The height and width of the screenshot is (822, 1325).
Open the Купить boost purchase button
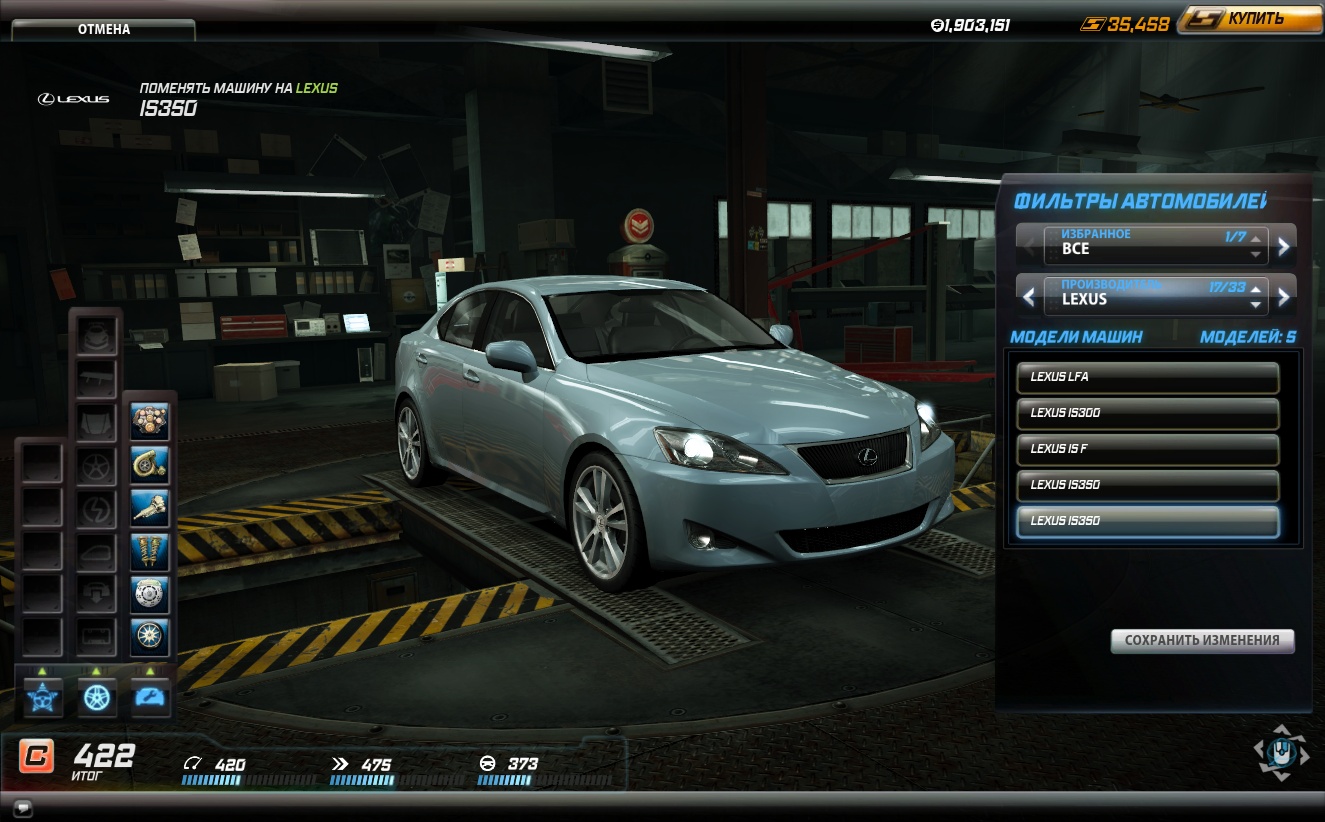pyautogui.click(x=1249, y=19)
